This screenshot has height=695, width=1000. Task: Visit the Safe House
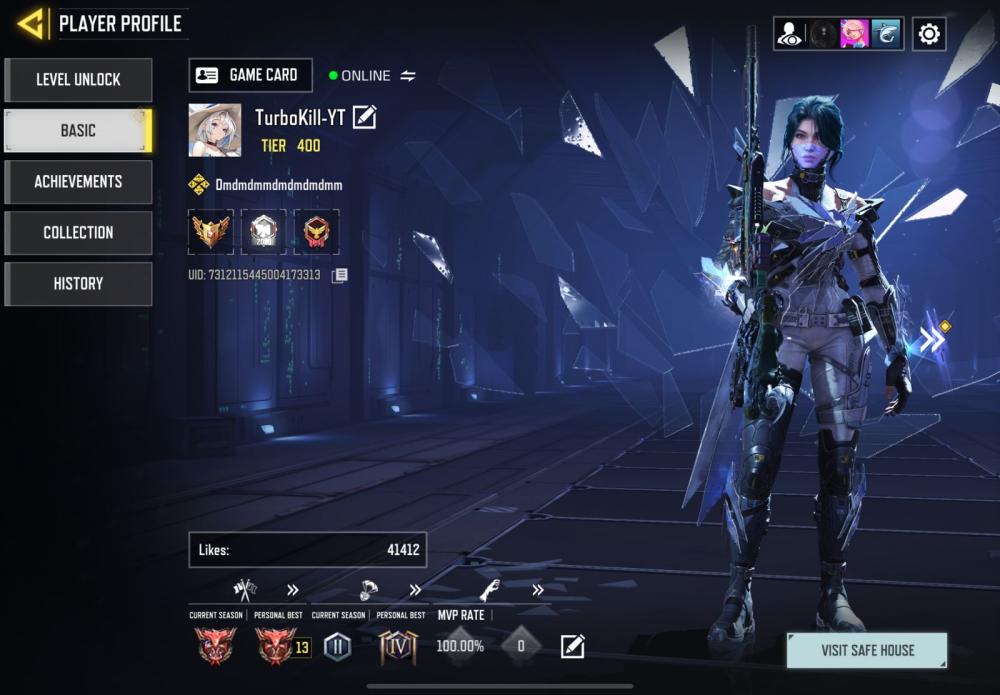[x=867, y=650]
